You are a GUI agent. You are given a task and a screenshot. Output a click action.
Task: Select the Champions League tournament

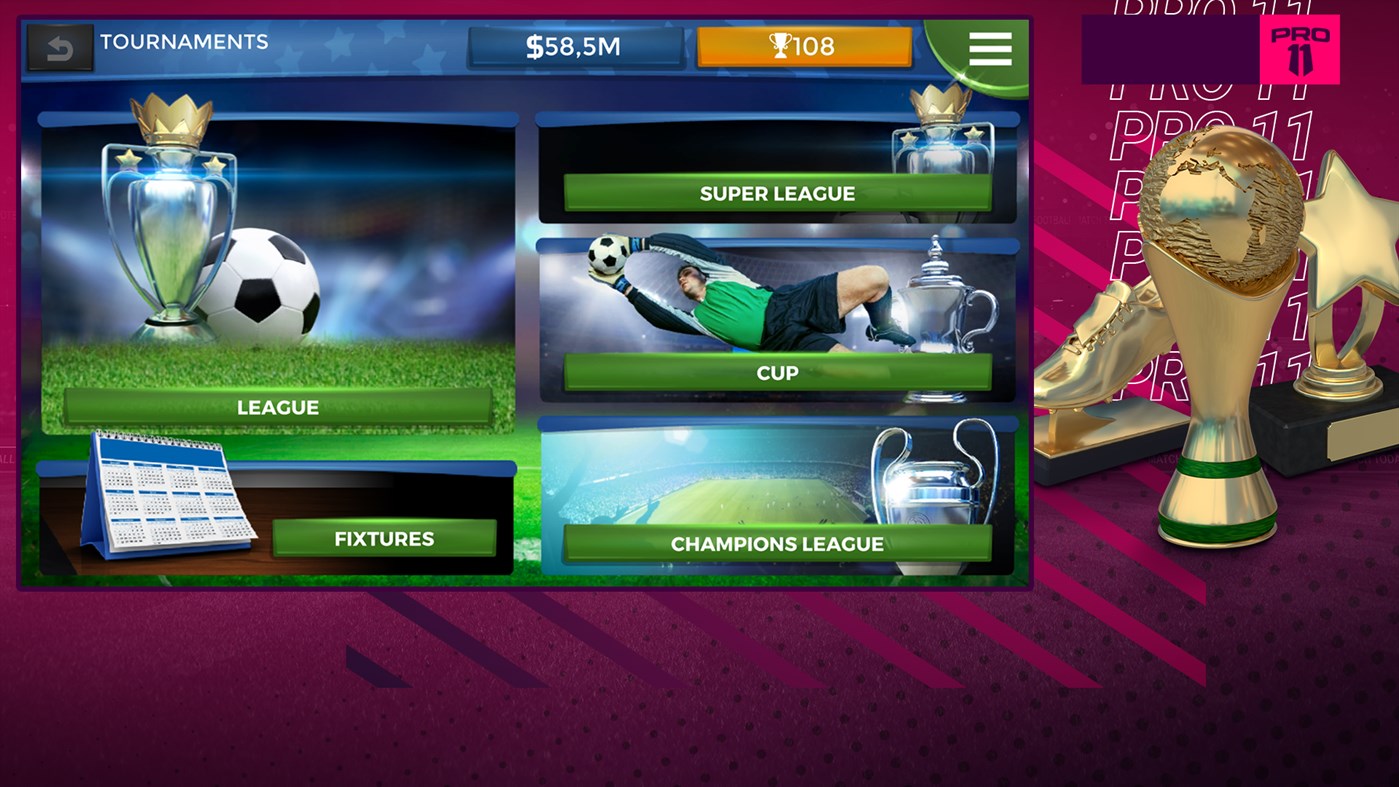point(779,544)
